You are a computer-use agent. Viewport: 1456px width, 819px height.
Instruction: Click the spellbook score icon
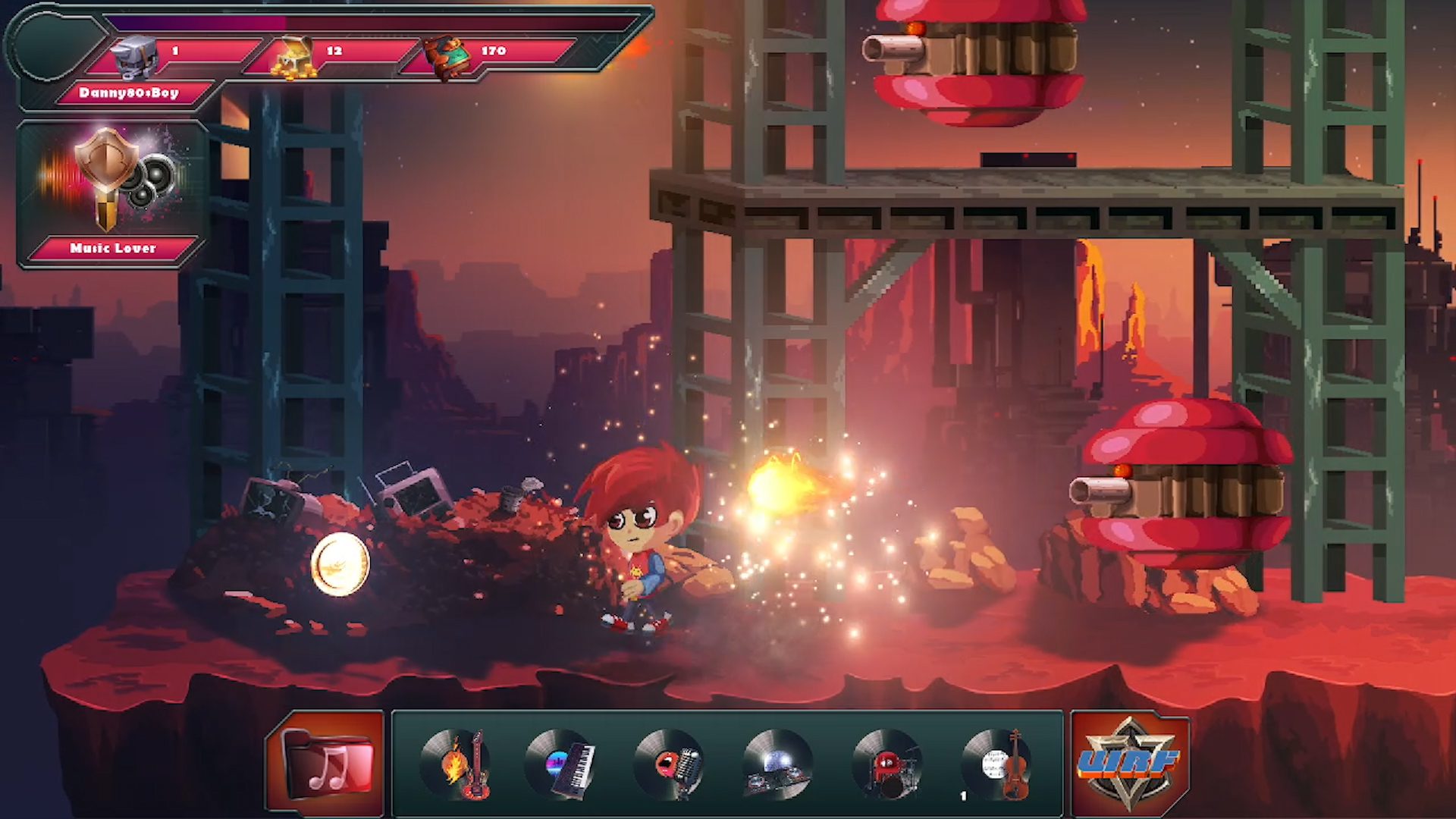[x=447, y=56]
